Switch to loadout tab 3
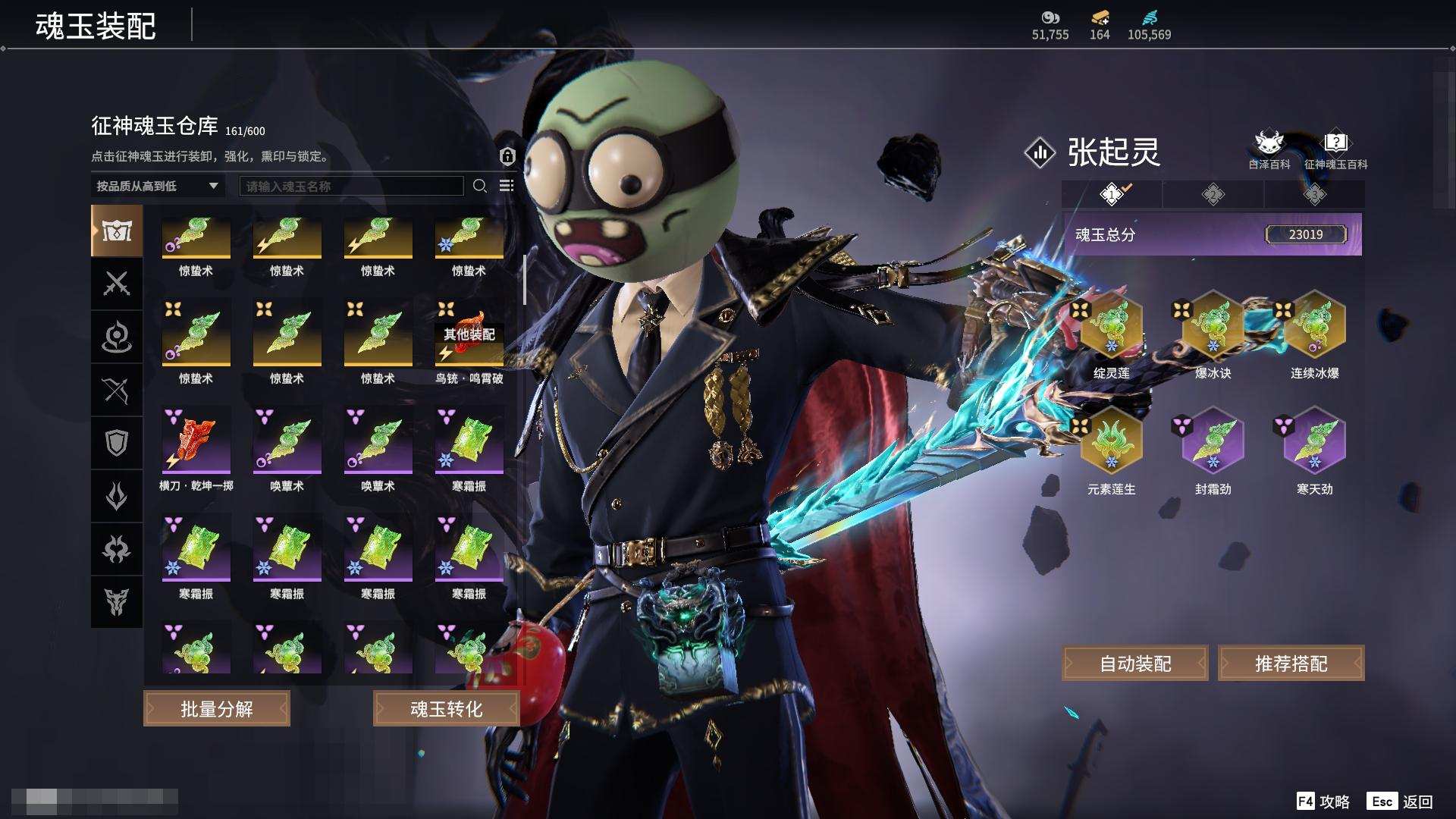Screen dimensions: 1456x819 click(x=1314, y=195)
